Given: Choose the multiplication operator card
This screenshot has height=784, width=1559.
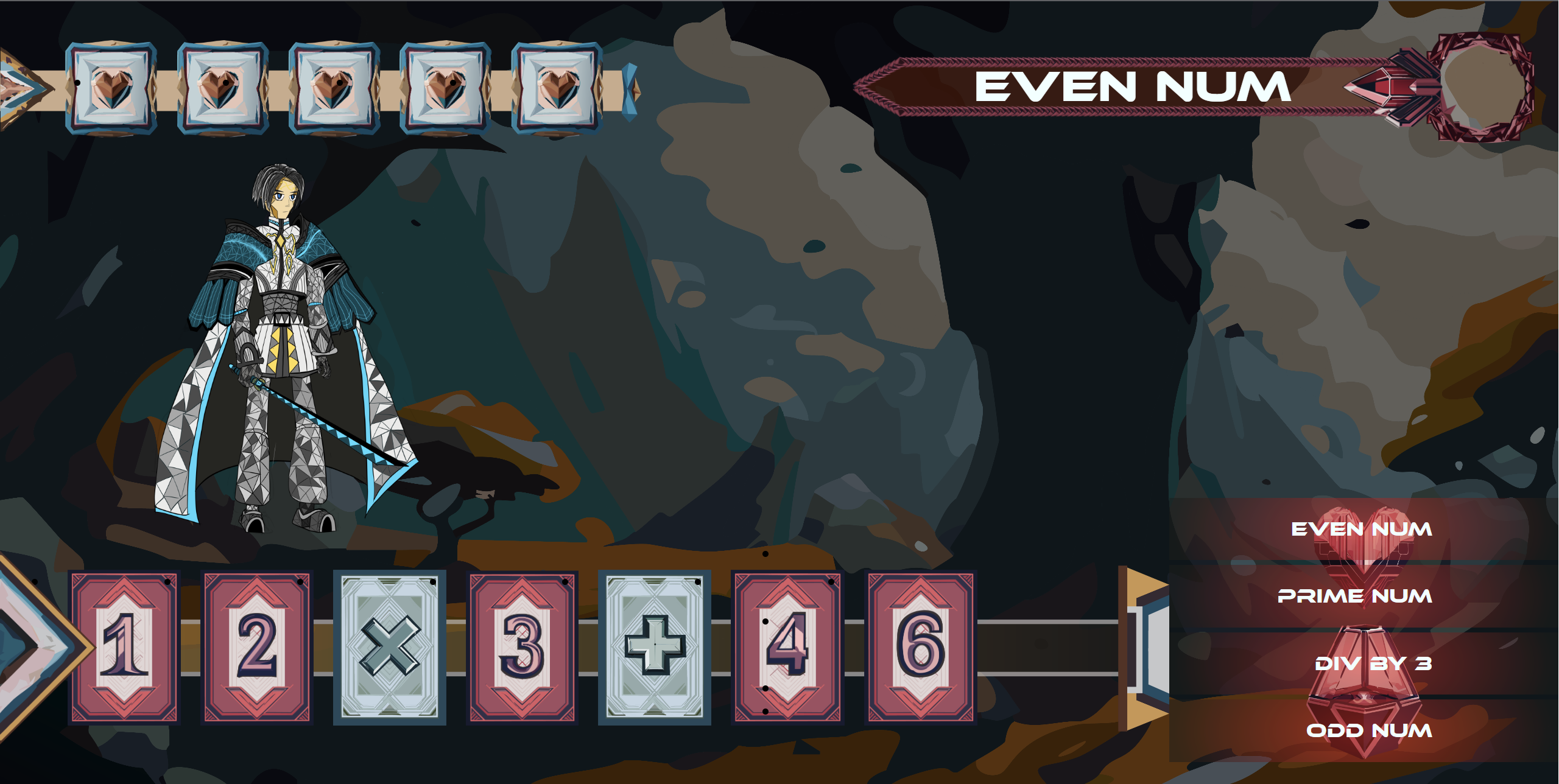Looking at the screenshot, I should point(390,647).
